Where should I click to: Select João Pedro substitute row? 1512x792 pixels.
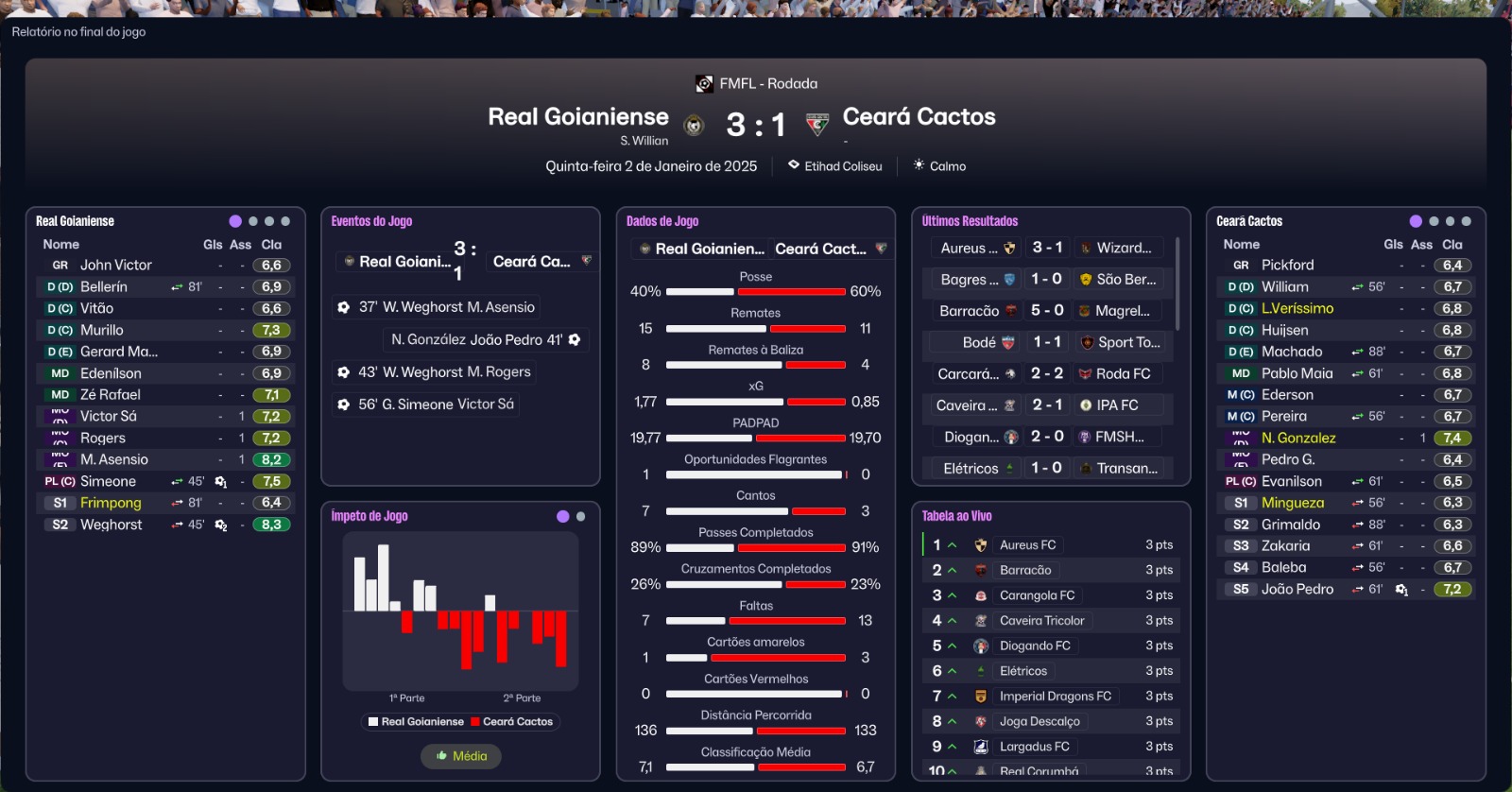coord(1297,589)
